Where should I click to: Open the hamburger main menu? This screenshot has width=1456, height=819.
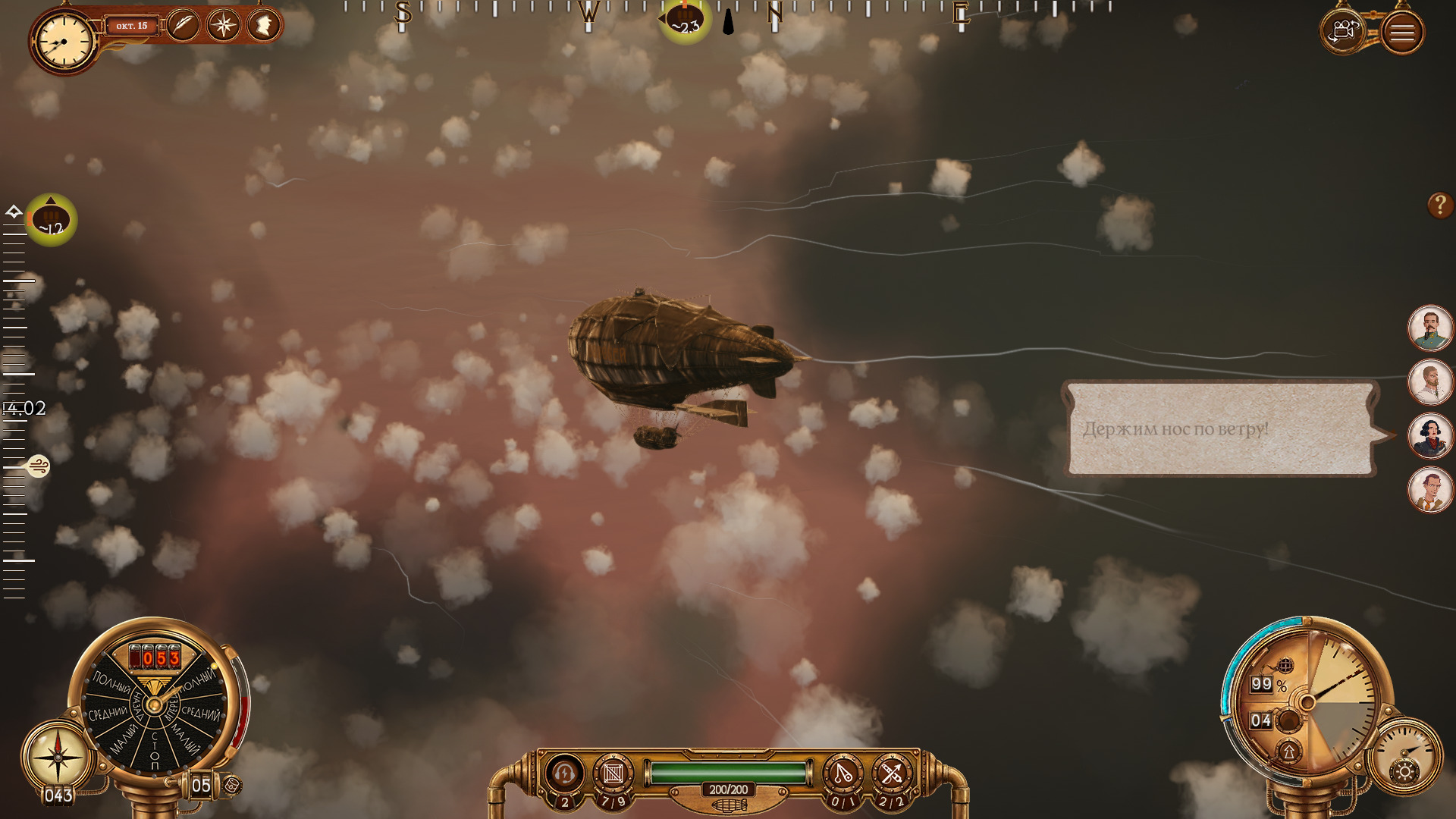1402,33
